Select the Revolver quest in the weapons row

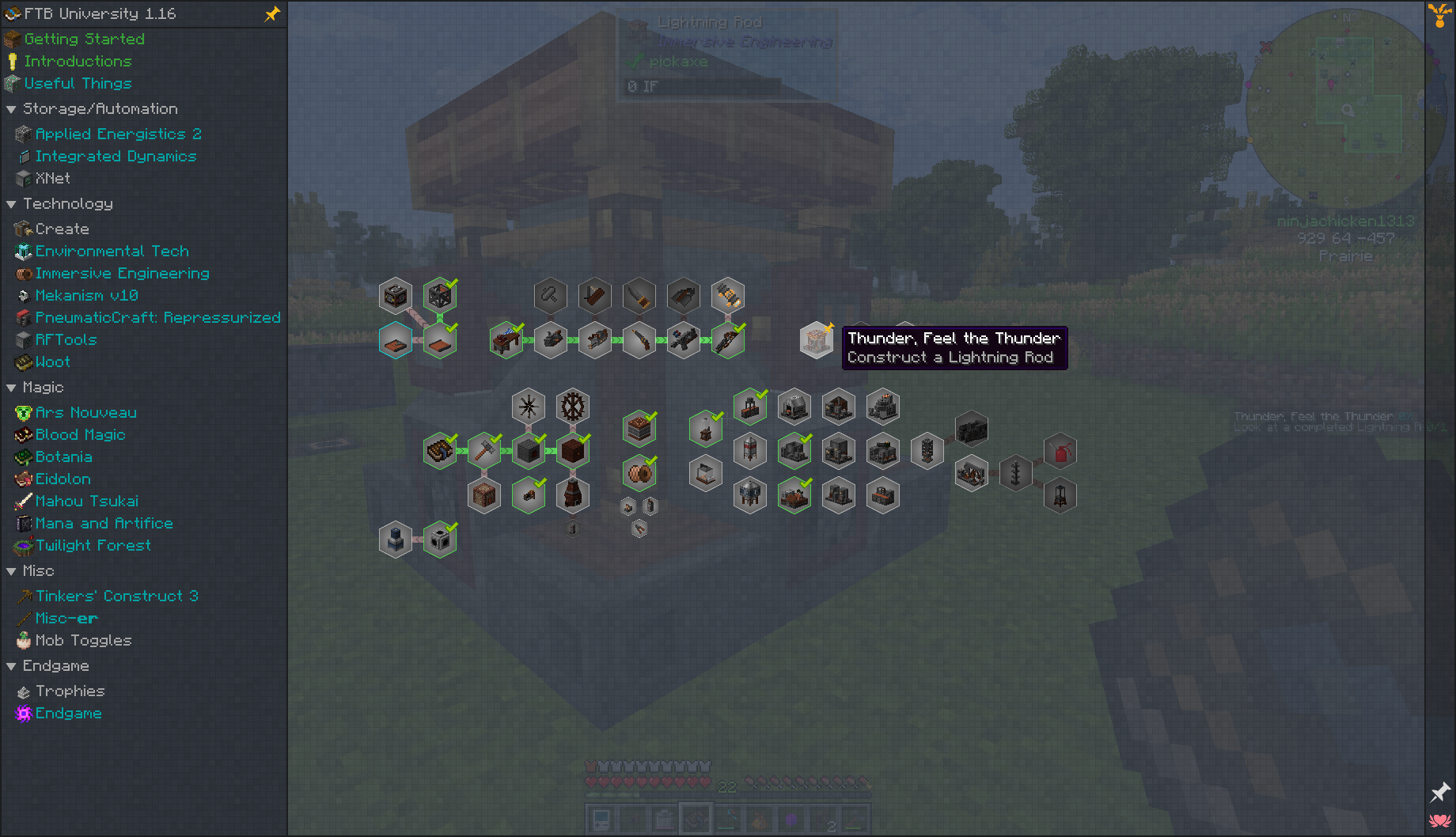[x=640, y=341]
